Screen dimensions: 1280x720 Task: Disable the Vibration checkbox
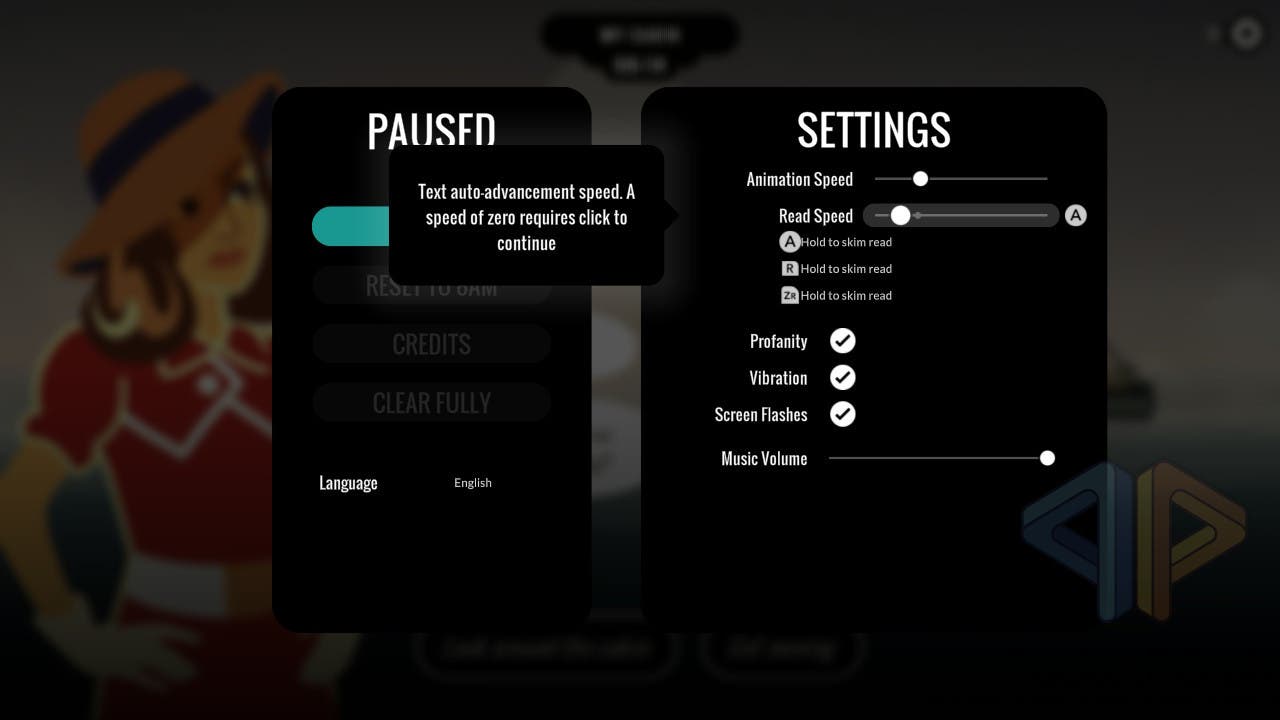(x=843, y=378)
